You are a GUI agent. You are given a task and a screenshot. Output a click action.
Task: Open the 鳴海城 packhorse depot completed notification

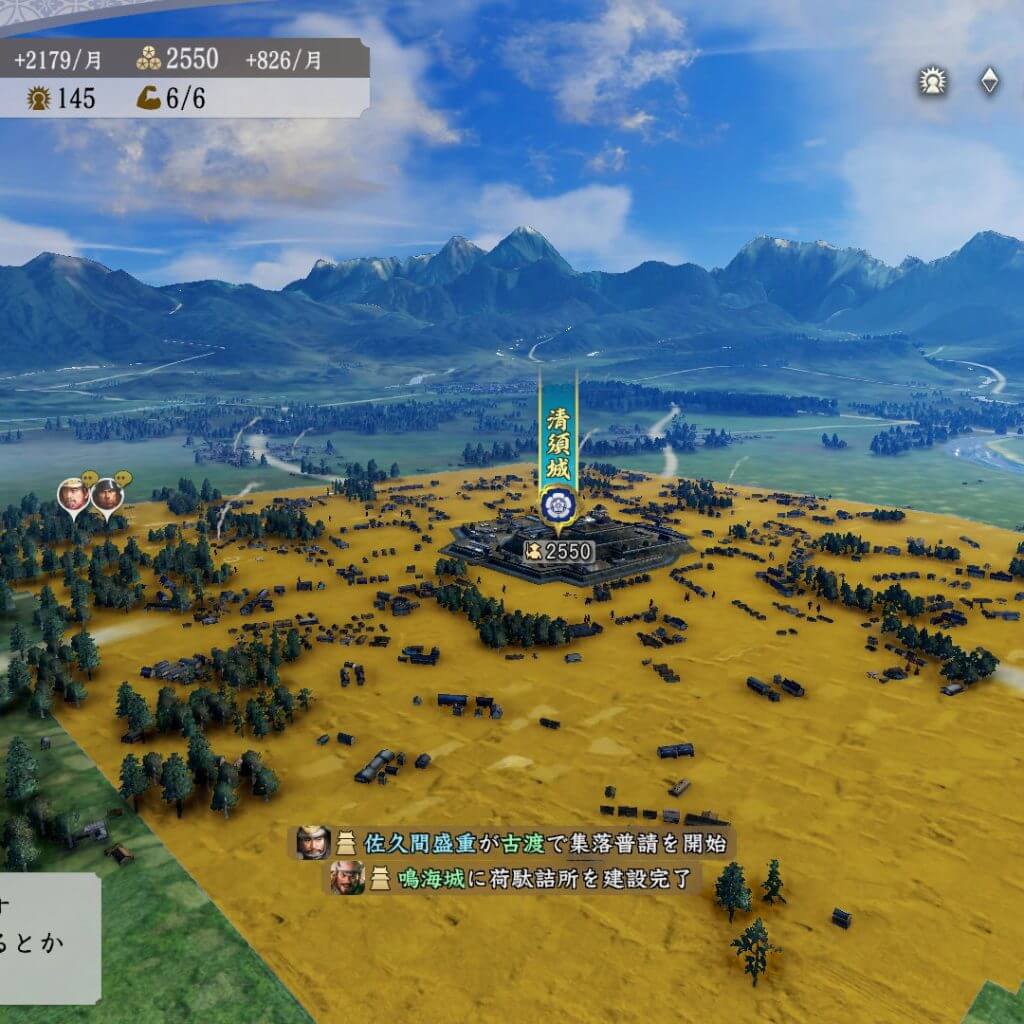(x=516, y=878)
